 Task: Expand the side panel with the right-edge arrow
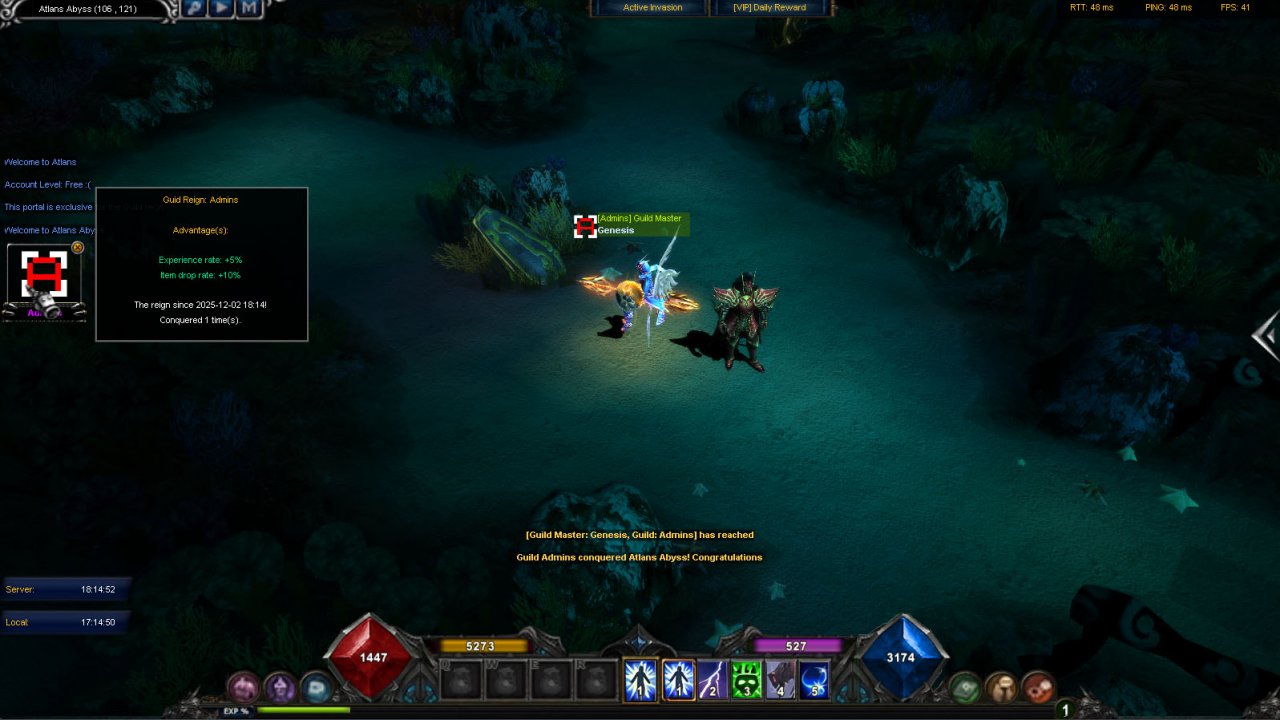click(x=1267, y=336)
